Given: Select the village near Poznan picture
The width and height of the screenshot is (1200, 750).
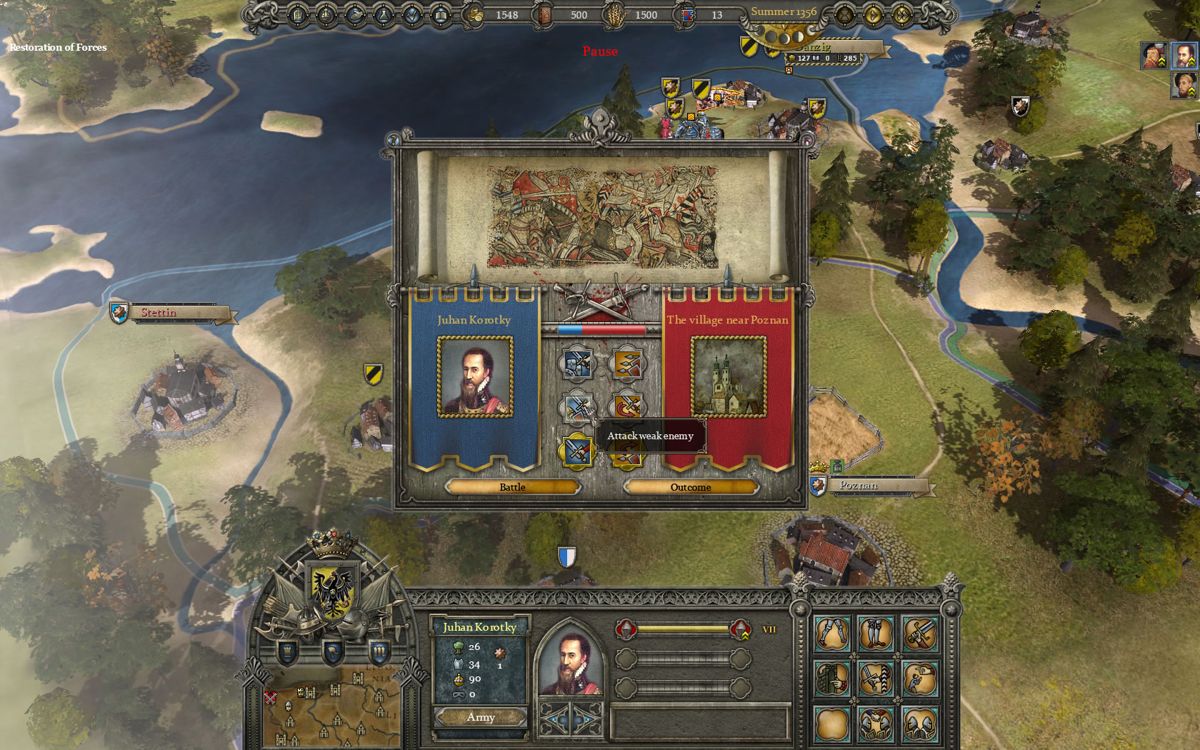Looking at the screenshot, I should pos(728,376).
